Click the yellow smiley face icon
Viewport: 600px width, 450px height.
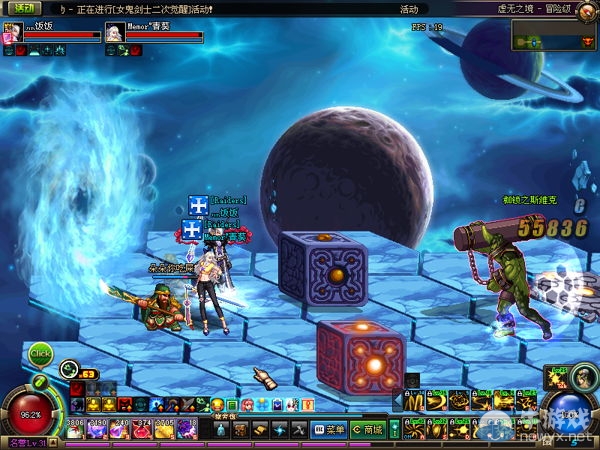217,404
